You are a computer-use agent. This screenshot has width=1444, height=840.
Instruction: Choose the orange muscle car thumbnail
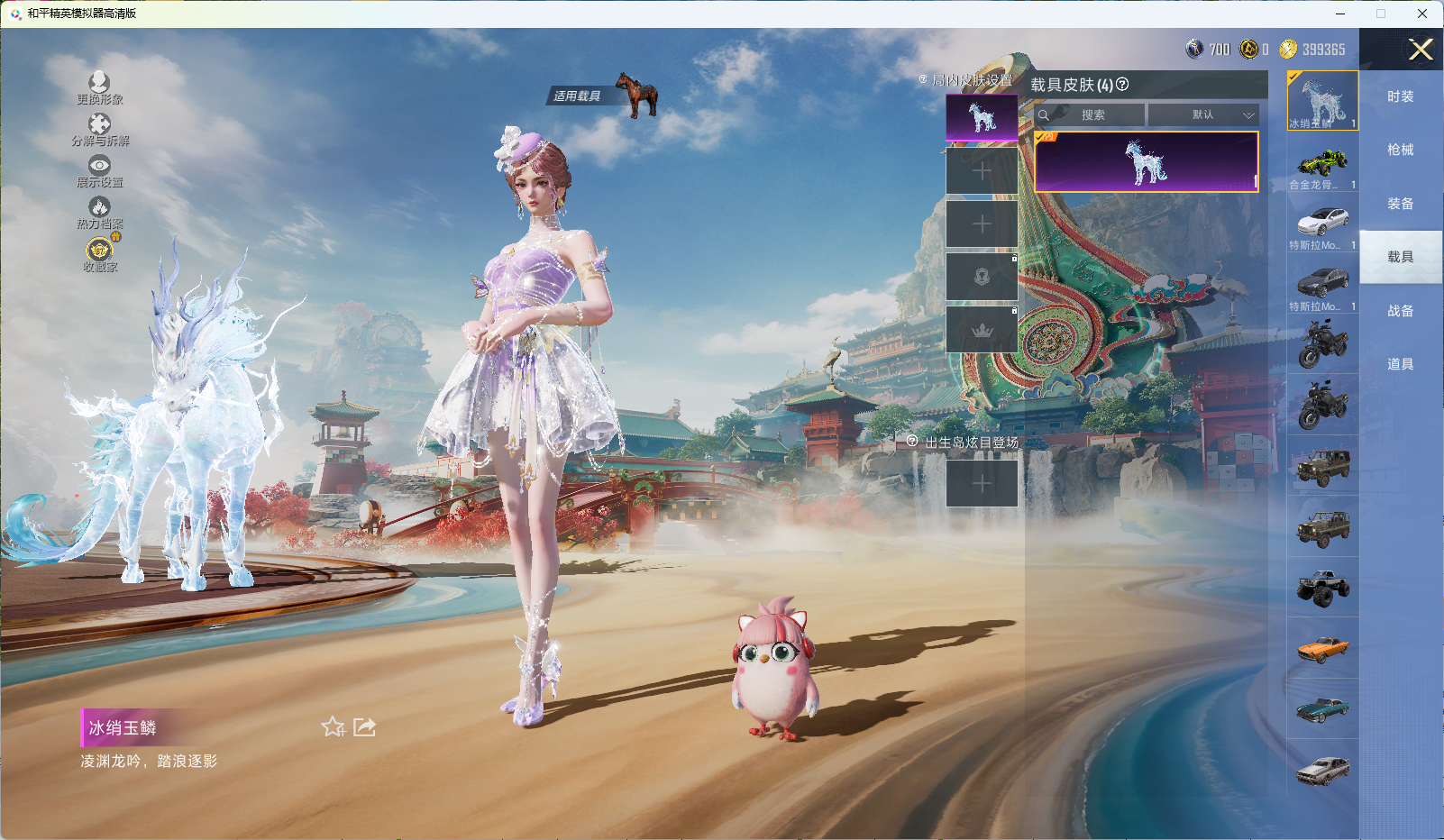pos(1322,648)
